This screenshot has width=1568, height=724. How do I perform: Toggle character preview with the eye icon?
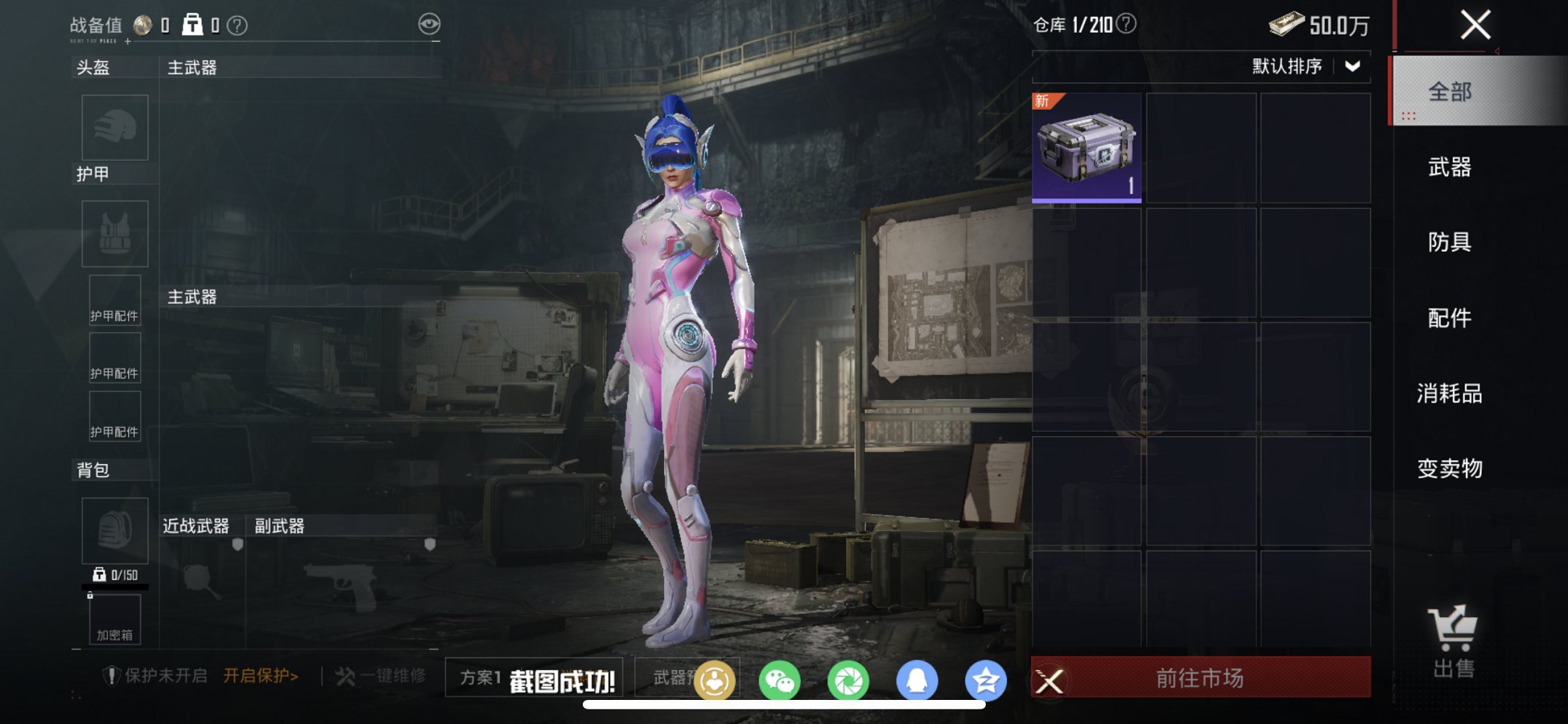click(428, 23)
